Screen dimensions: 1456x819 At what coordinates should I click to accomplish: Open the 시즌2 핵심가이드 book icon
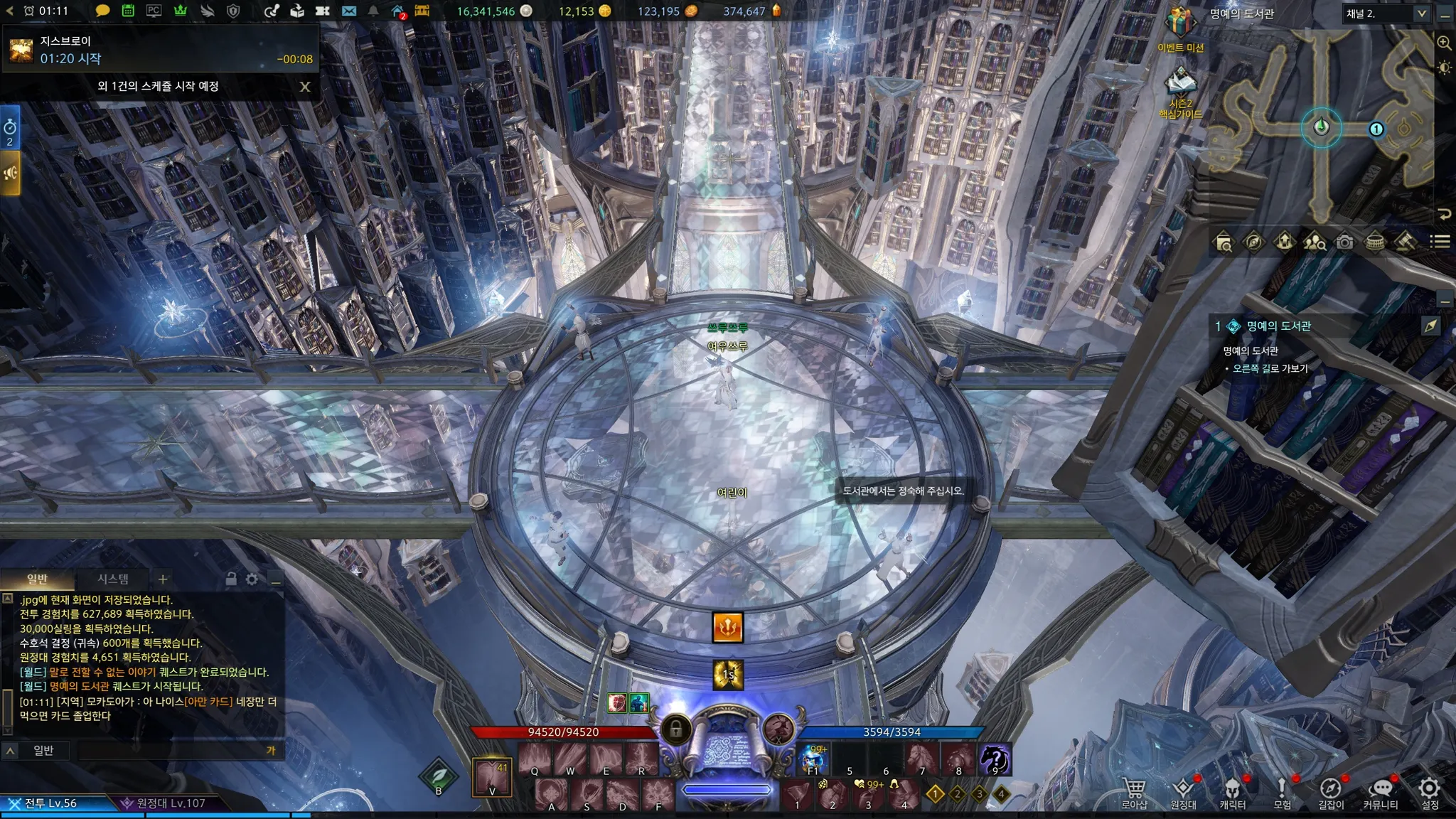(1180, 84)
